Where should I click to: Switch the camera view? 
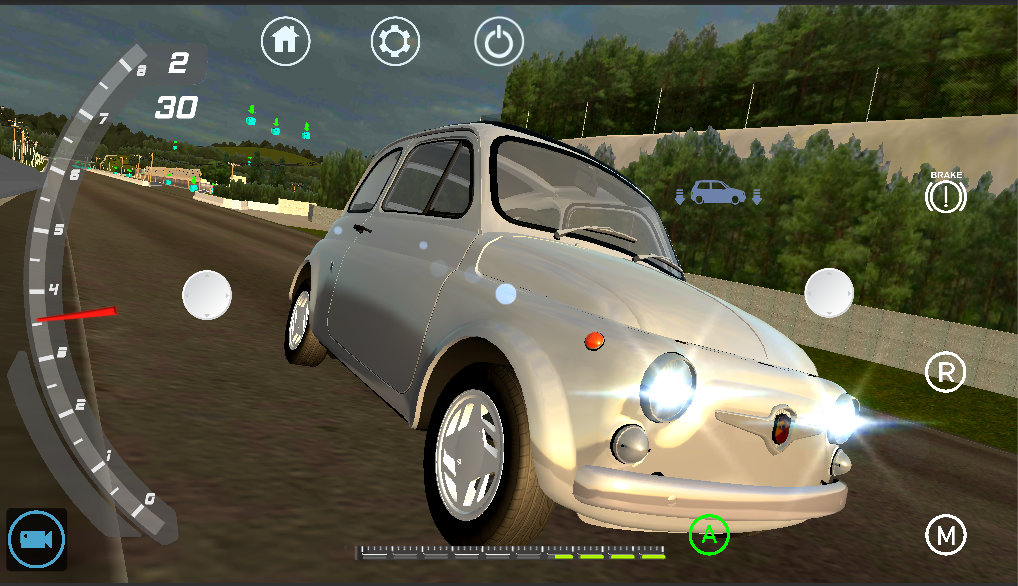(x=37, y=540)
